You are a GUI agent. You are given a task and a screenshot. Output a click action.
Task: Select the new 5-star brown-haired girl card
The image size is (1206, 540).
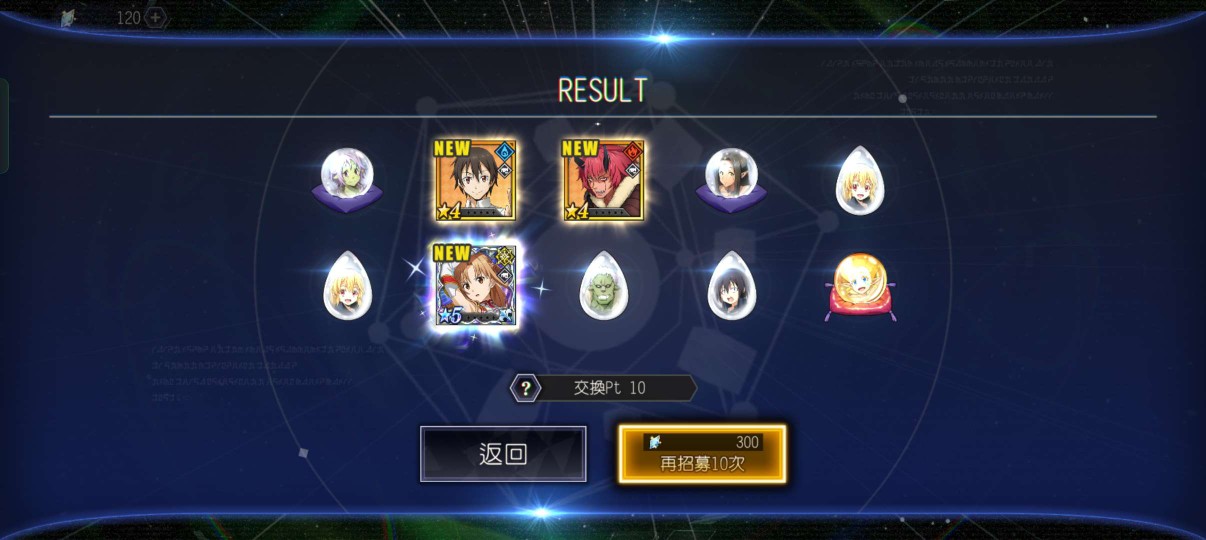475,284
